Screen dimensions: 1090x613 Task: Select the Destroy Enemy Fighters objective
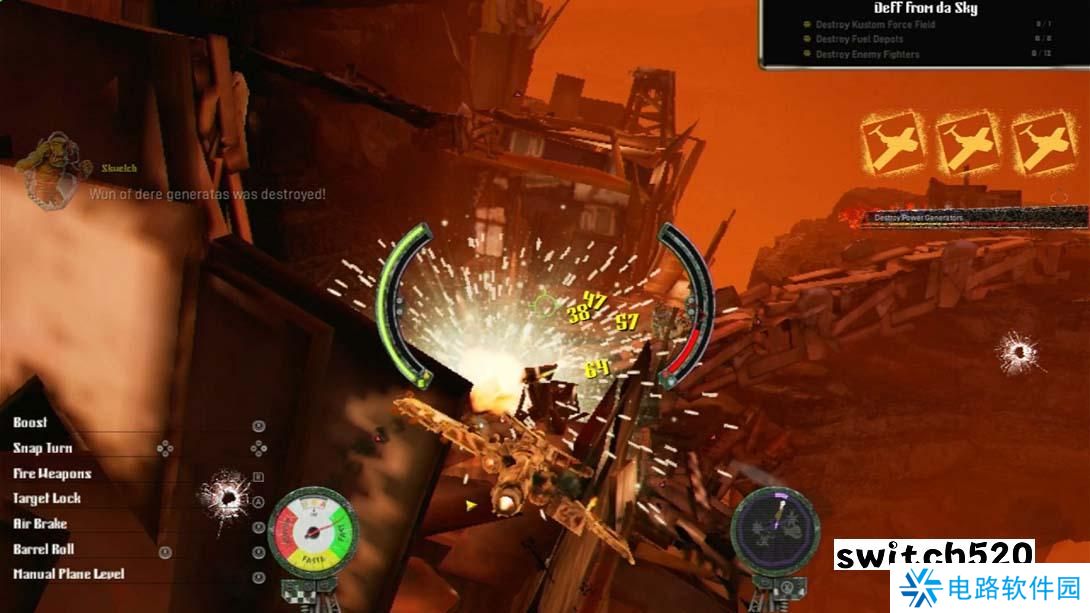click(867, 54)
